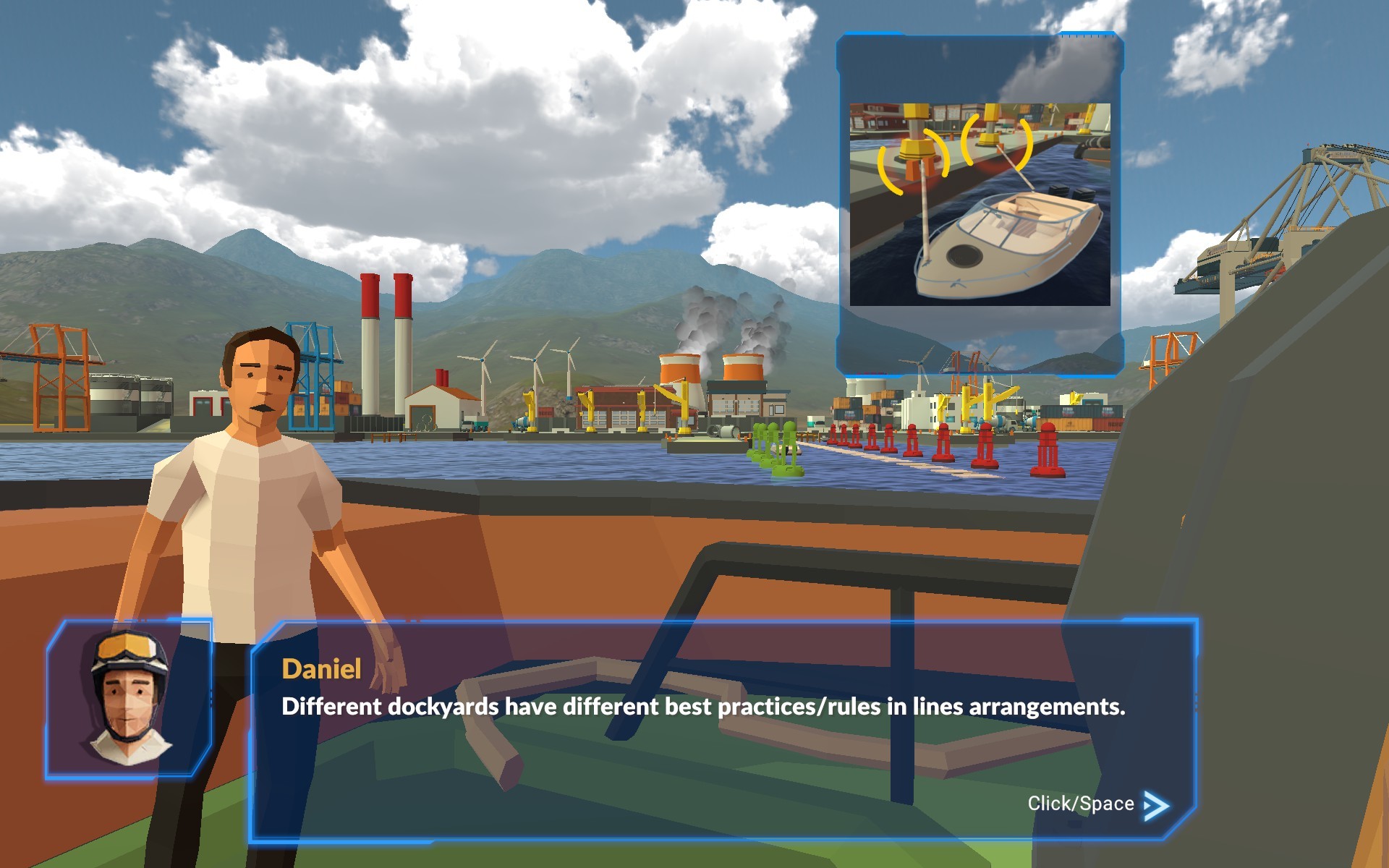Screen dimensions: 1389x868
Task: Click the Click/Space prompt to advance dialogue
Action: click(1084, 803)
